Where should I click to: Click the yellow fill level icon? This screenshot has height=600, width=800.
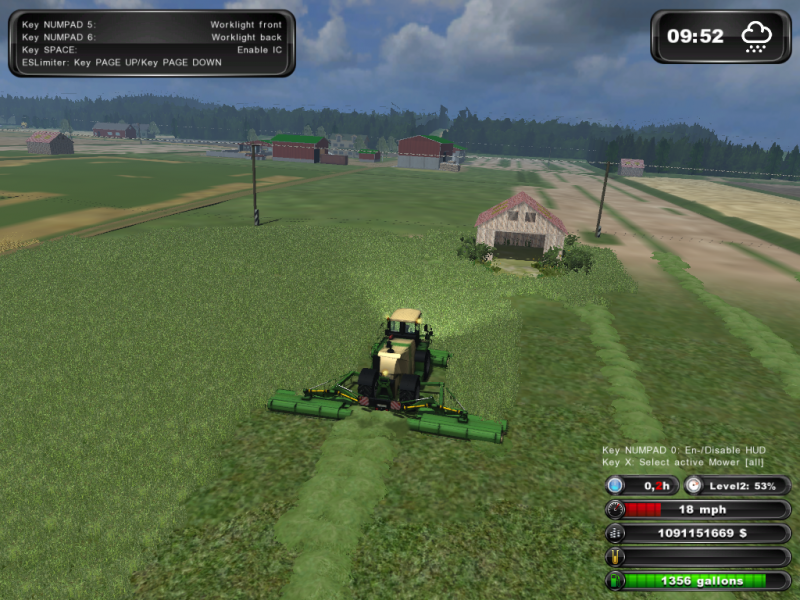click(x=614, y=557)
